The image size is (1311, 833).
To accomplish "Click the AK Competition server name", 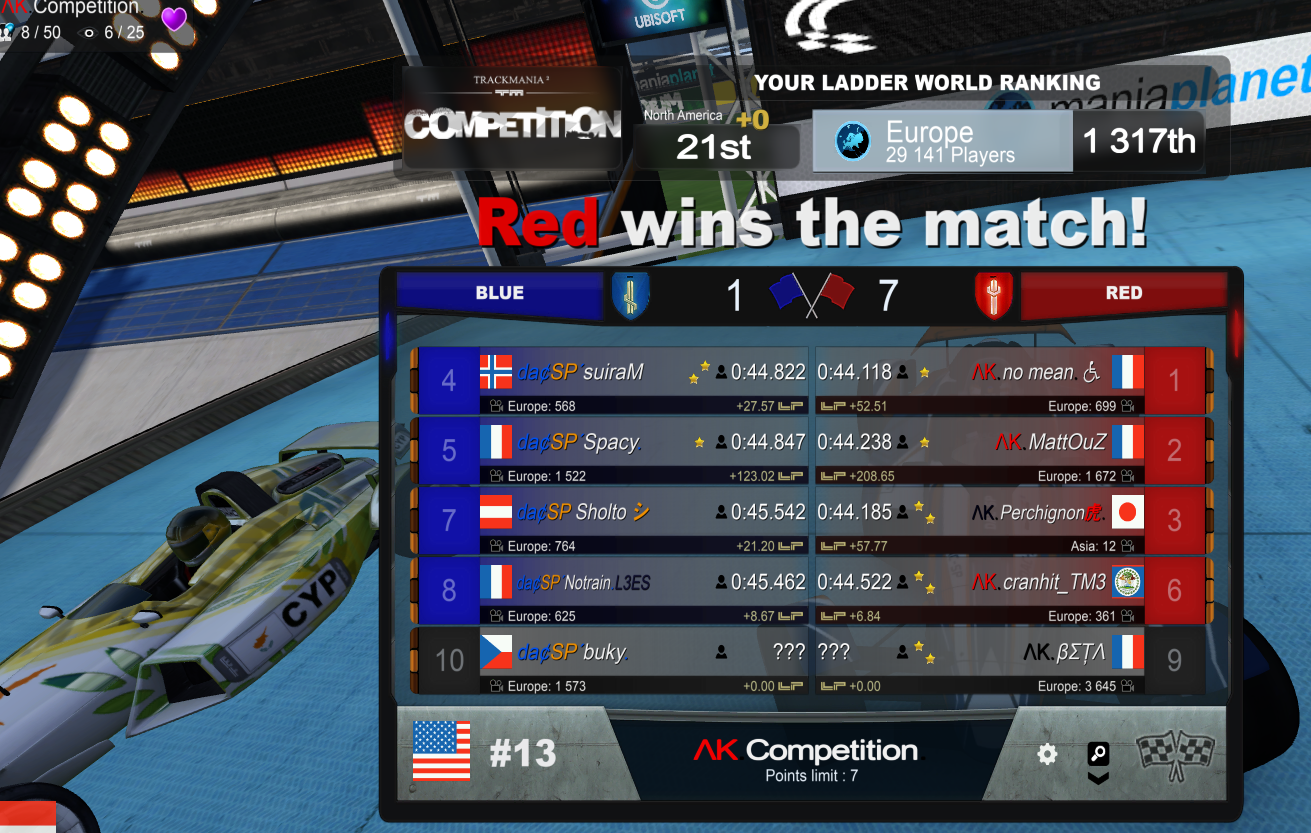I will pos(806,751).
